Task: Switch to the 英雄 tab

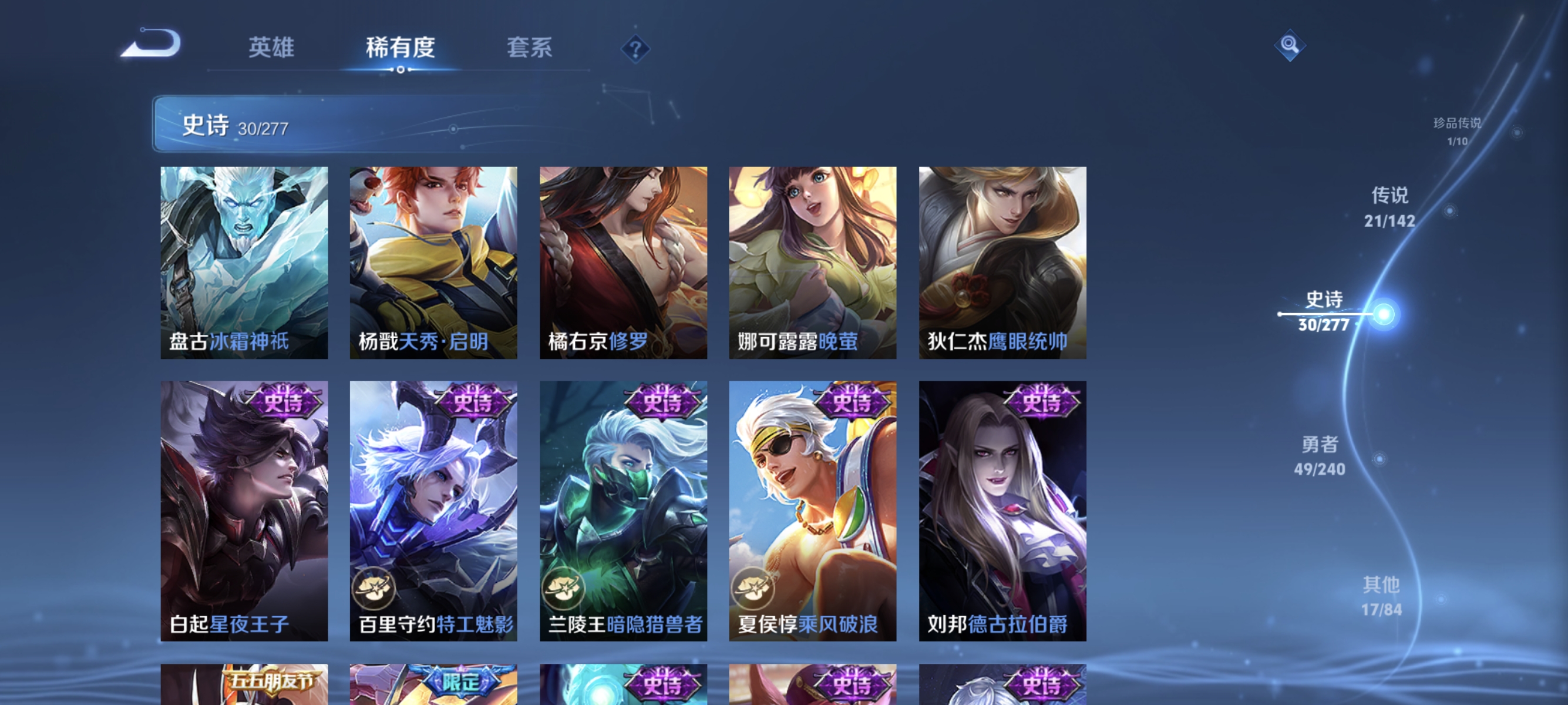Action: 271,49
